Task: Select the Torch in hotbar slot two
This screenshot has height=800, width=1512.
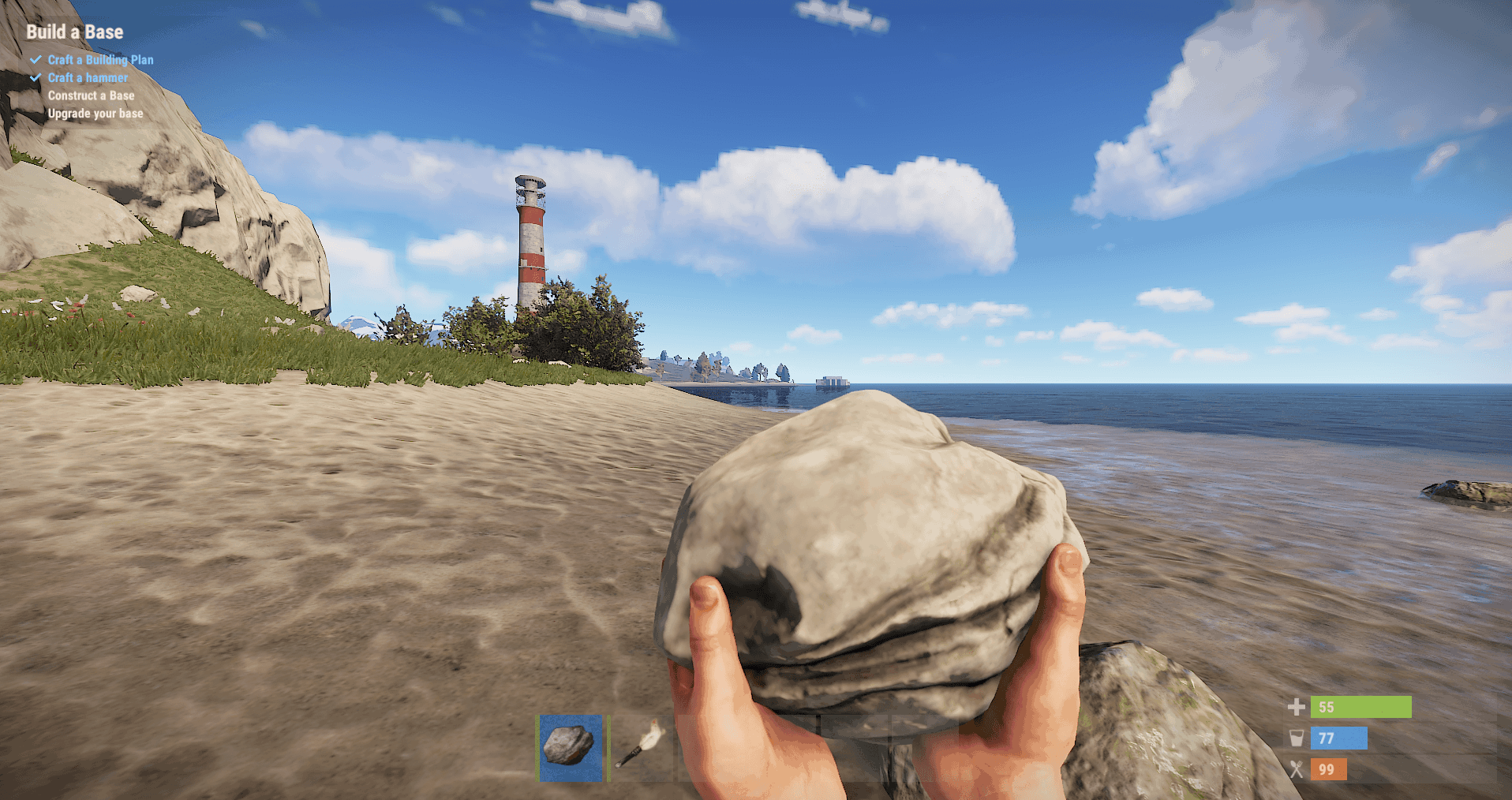Action: pyautogui.click(x=643, y=750)
